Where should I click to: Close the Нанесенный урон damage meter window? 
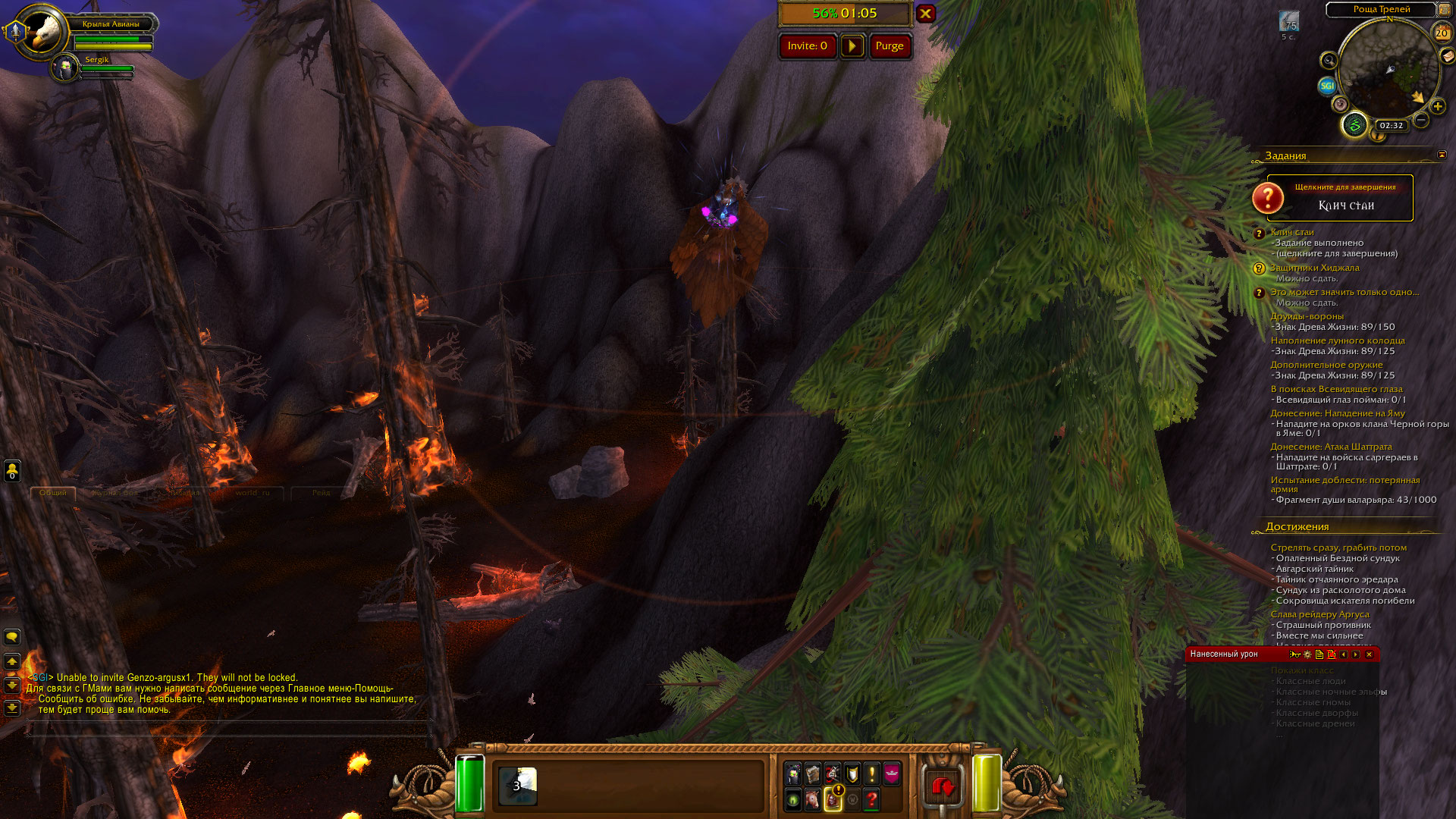click(1369, 654)
